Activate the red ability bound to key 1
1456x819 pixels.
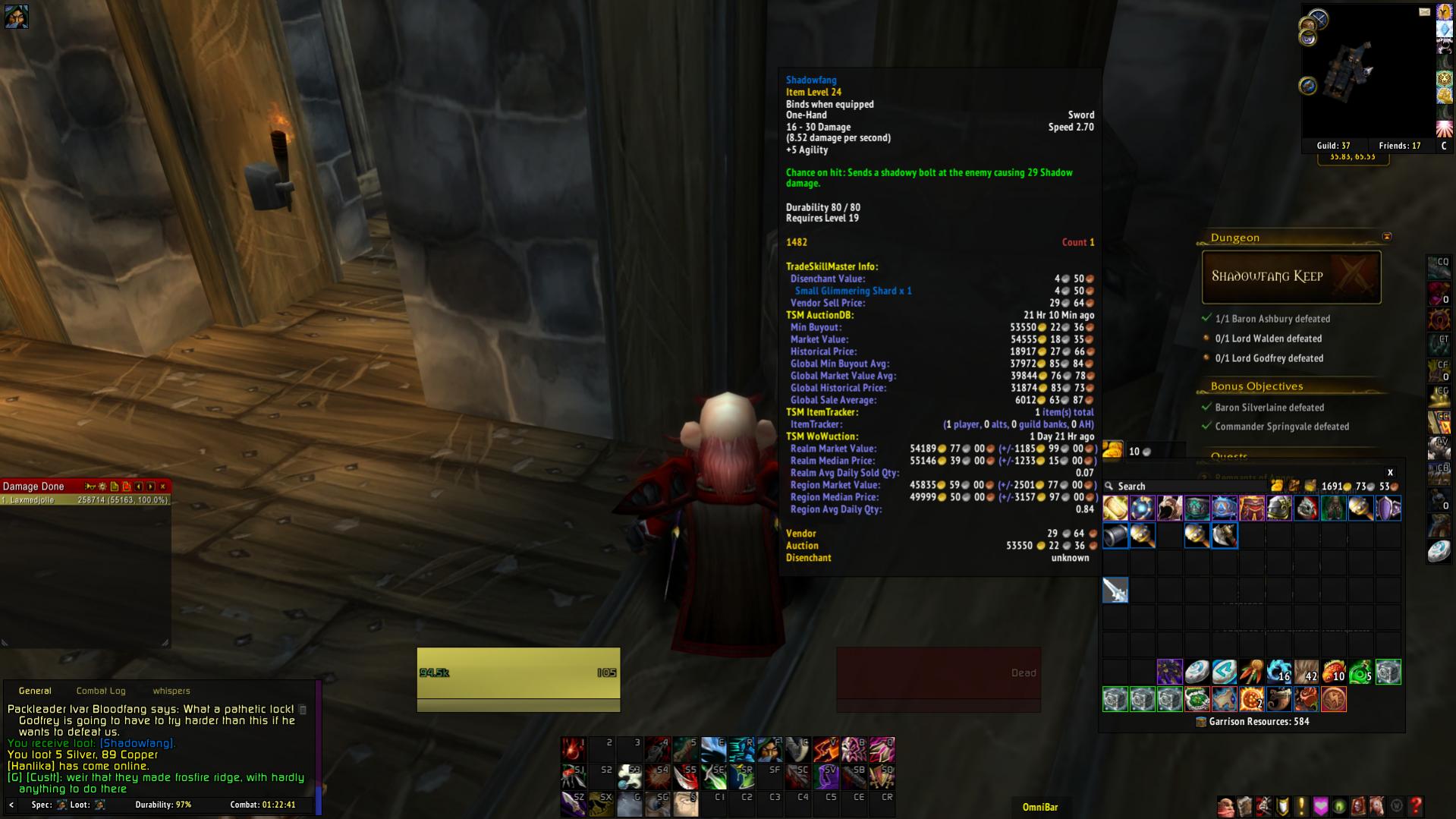574,749
